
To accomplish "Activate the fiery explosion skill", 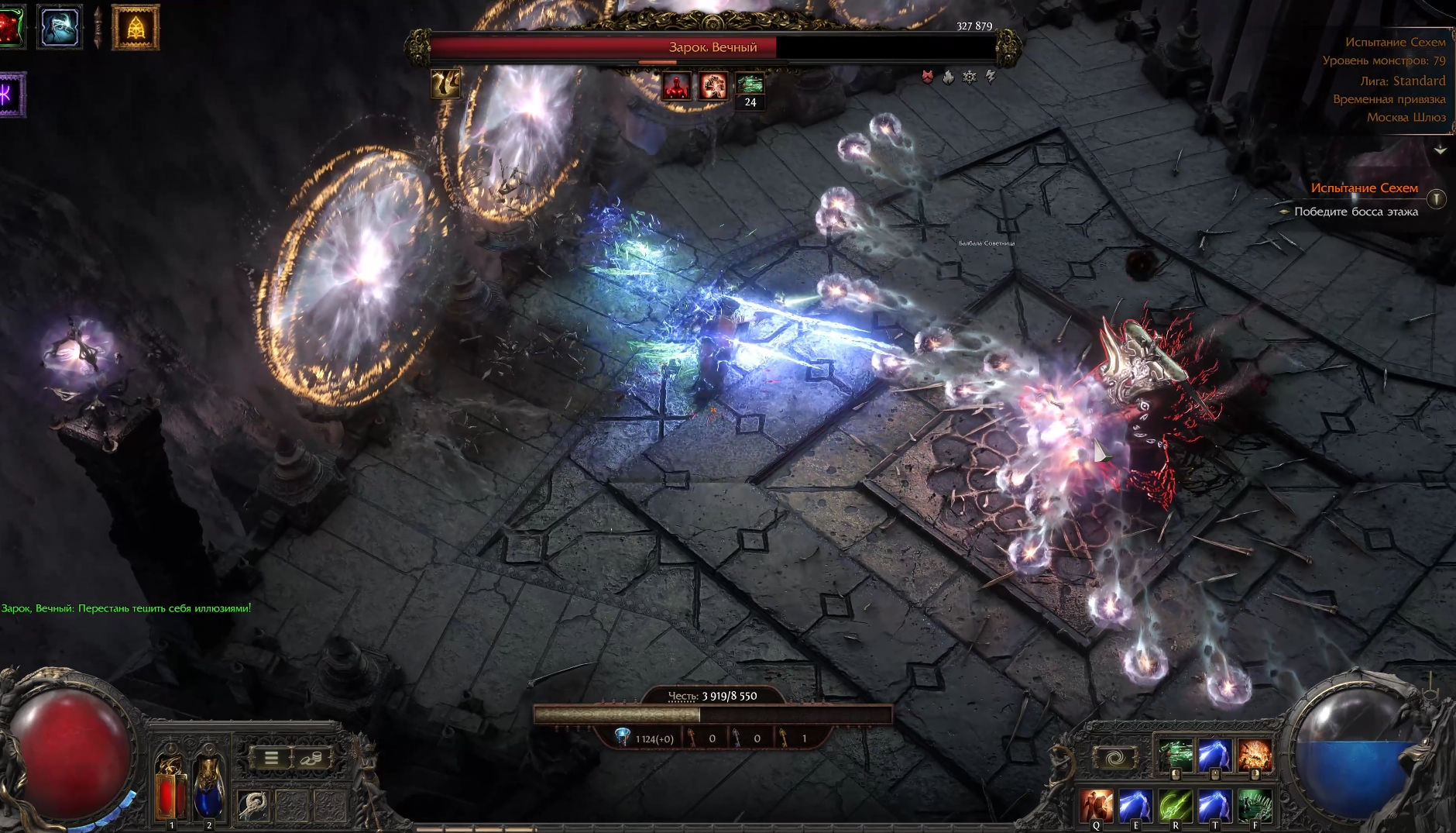I will click(1254, 755).
